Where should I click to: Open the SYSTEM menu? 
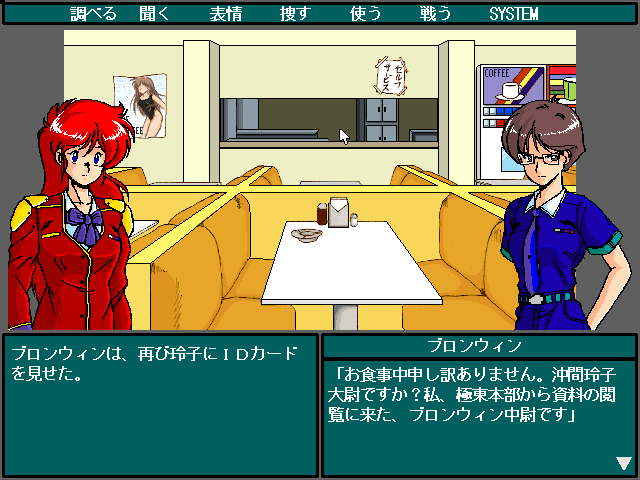tap(514, 14)
